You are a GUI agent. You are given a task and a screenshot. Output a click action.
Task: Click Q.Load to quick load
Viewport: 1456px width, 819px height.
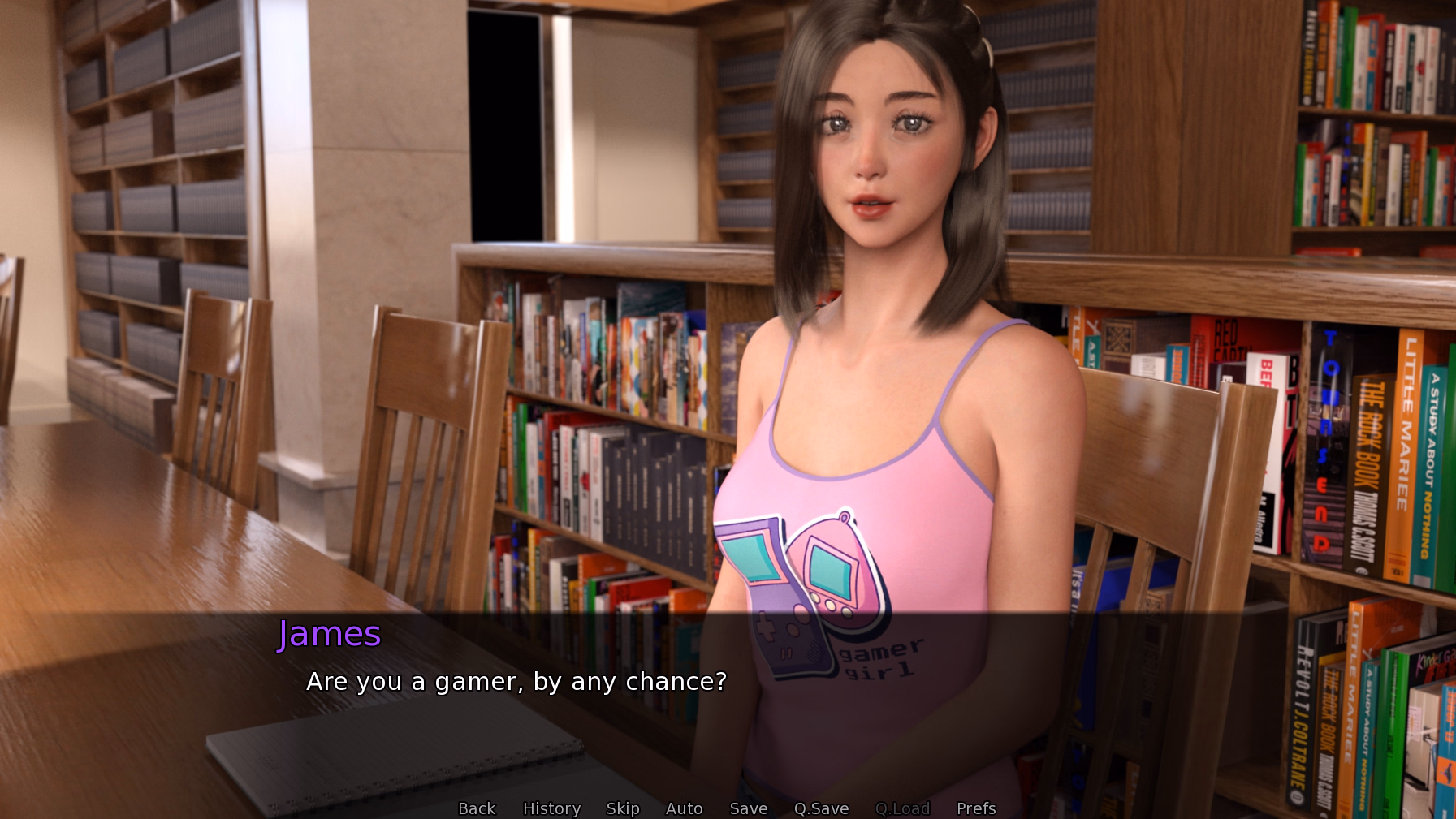pyautogui.click(x=902, y=808)
